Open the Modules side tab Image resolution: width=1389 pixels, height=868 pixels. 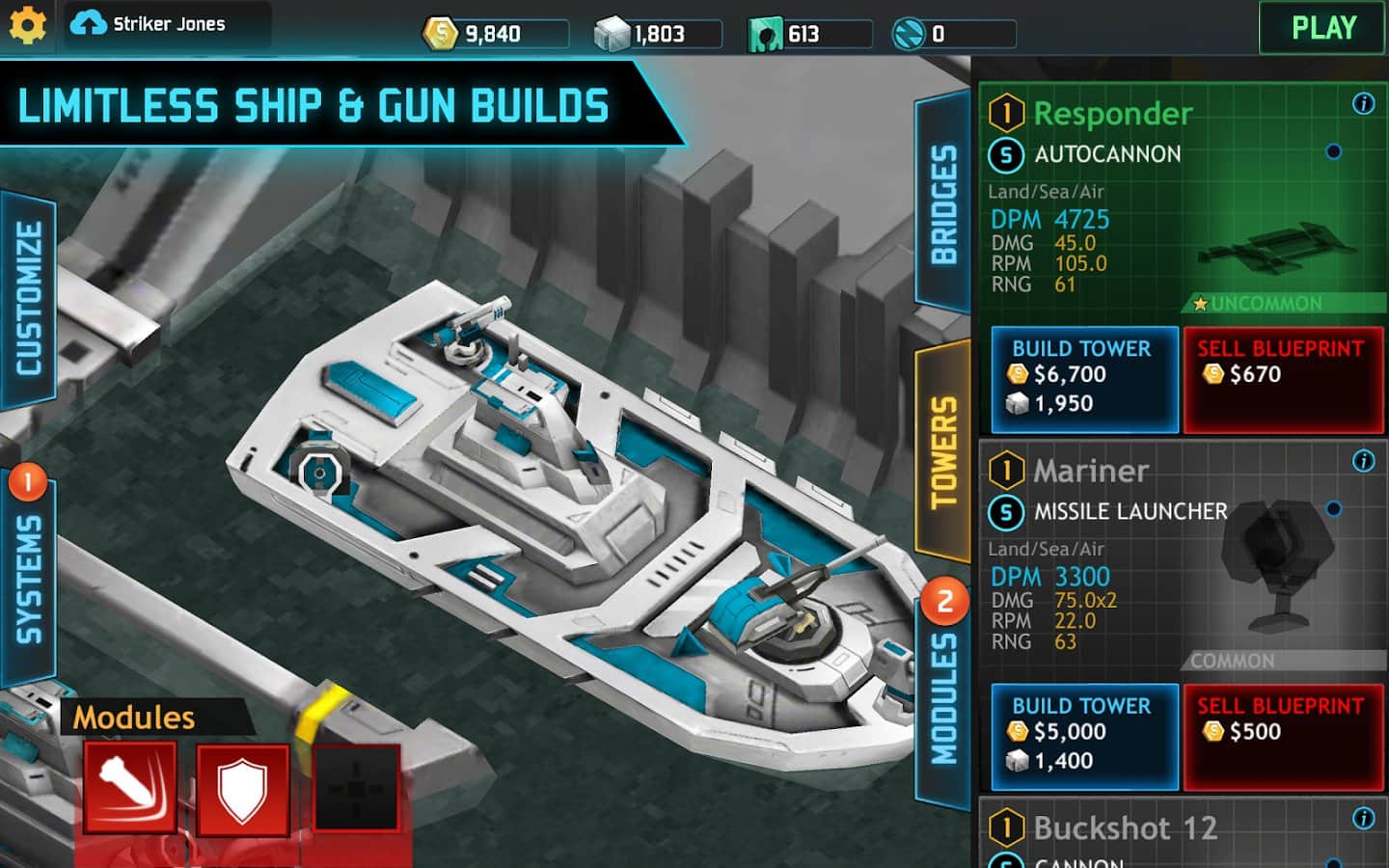tap(942, 699)
